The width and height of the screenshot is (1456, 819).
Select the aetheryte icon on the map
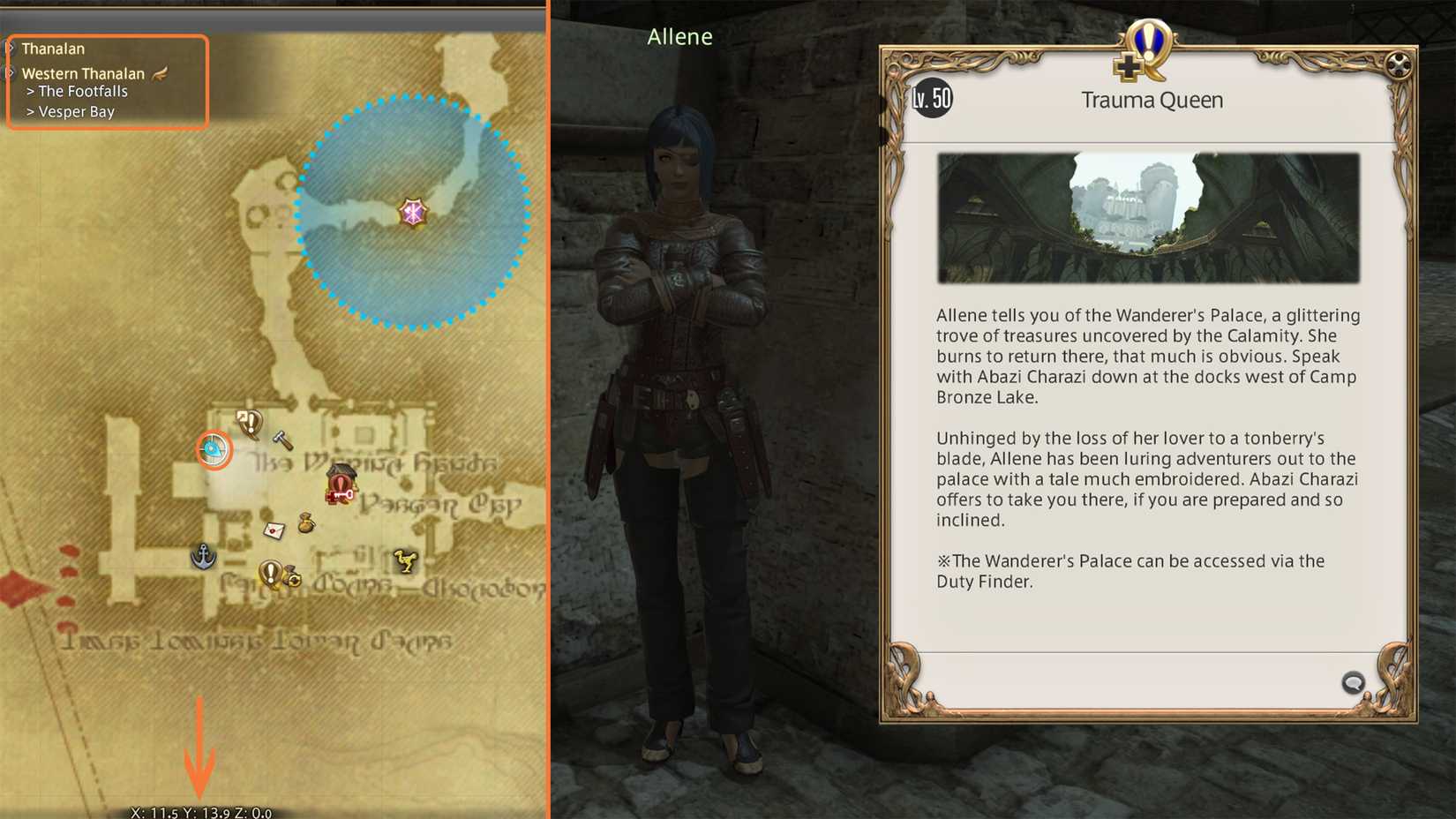pyautogui.click(x=212, y=449)
